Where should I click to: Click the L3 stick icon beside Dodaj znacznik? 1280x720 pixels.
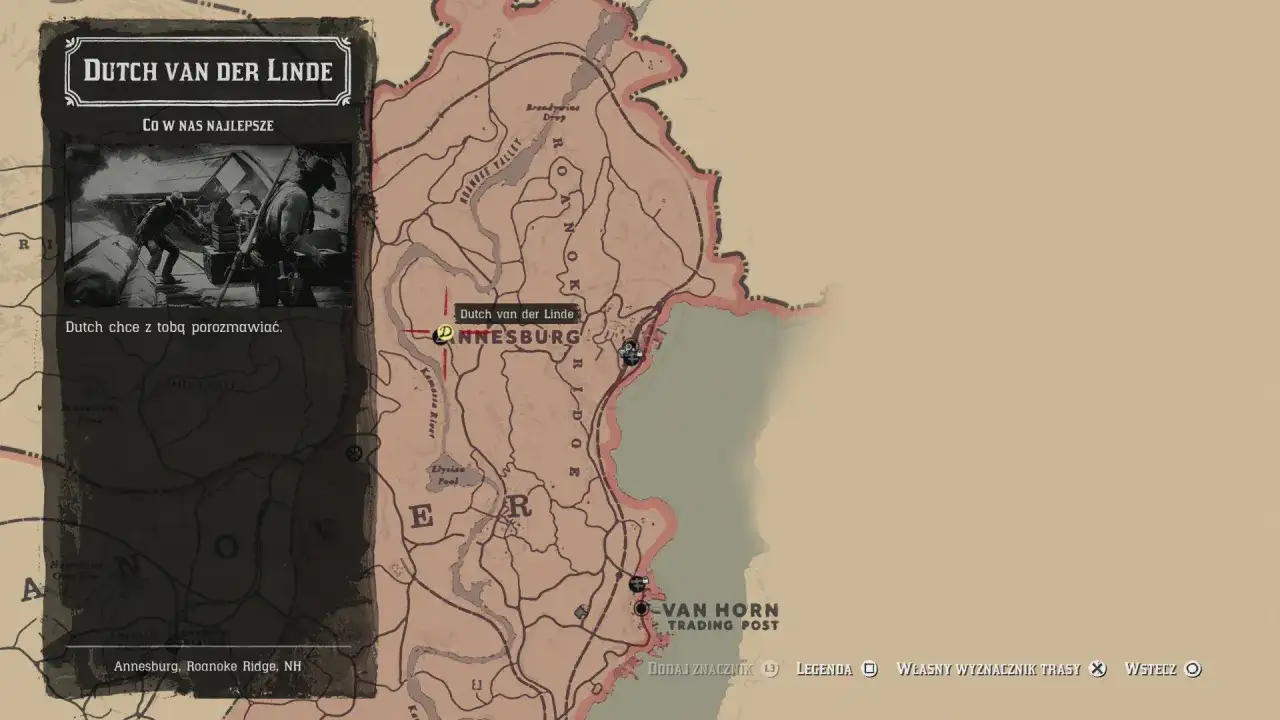click(768, 669)
